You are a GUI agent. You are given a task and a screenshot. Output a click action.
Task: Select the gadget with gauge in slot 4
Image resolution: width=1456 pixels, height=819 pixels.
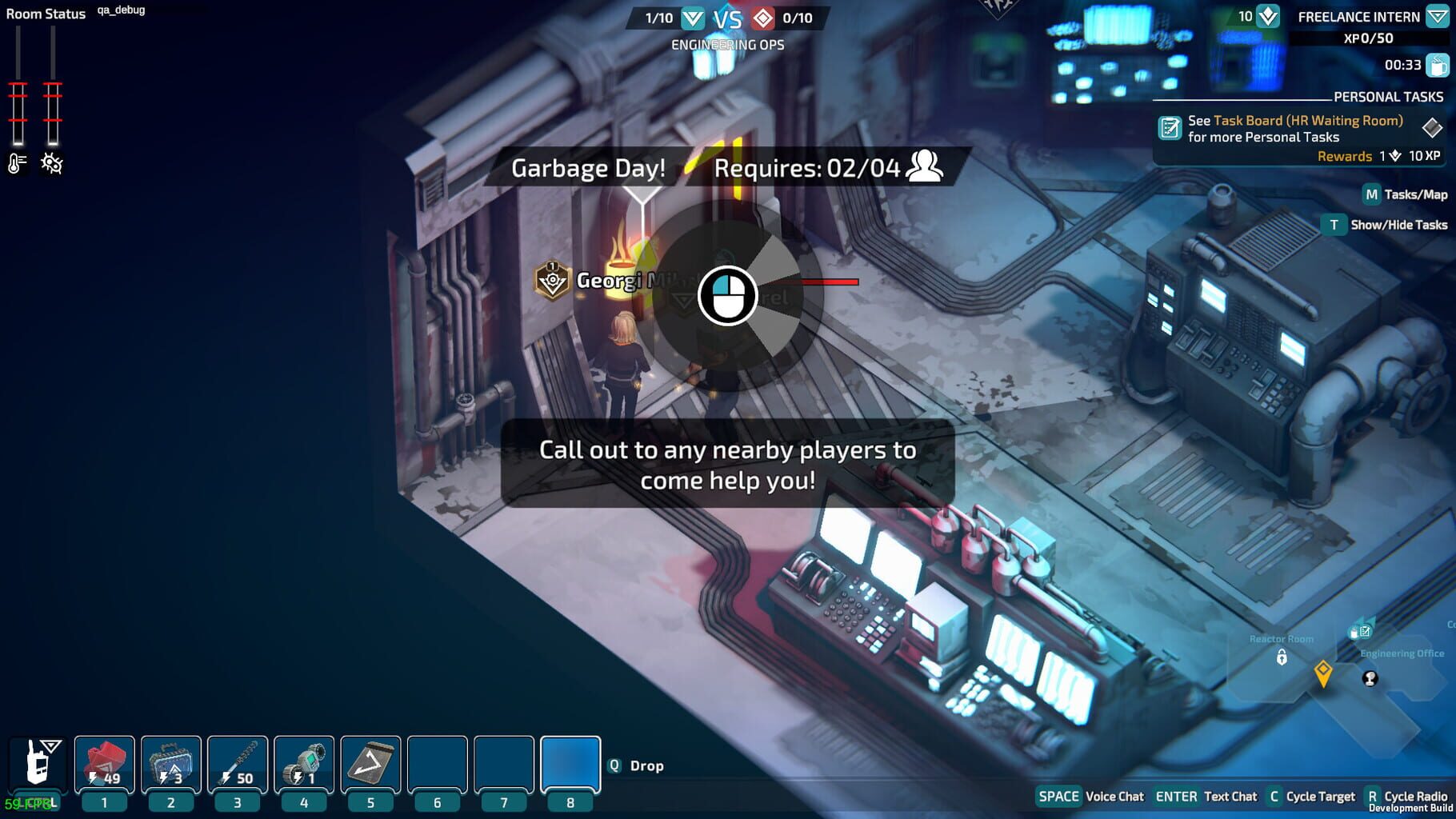(303, 764)
